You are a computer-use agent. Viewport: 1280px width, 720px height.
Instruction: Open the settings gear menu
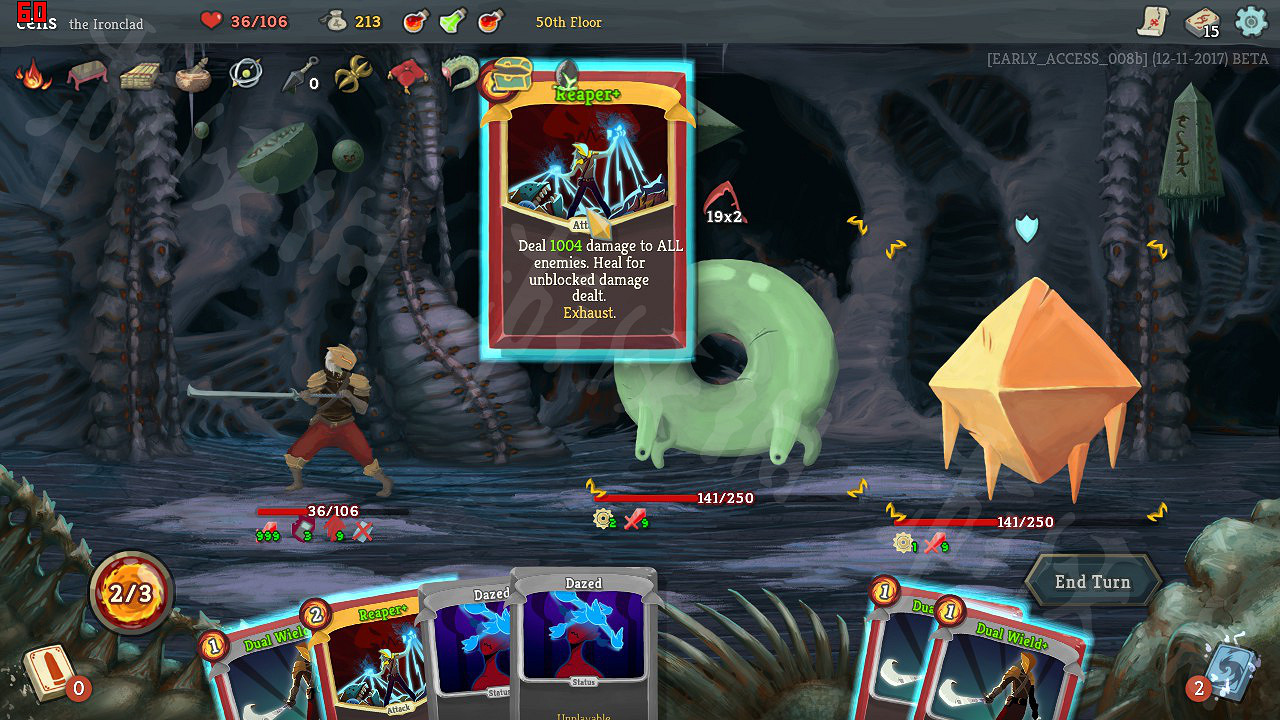(x=1251, y=21)
